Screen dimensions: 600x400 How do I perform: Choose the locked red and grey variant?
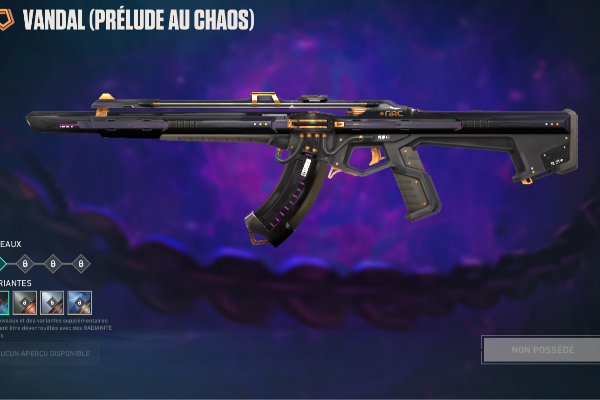[x=25, y=303]
